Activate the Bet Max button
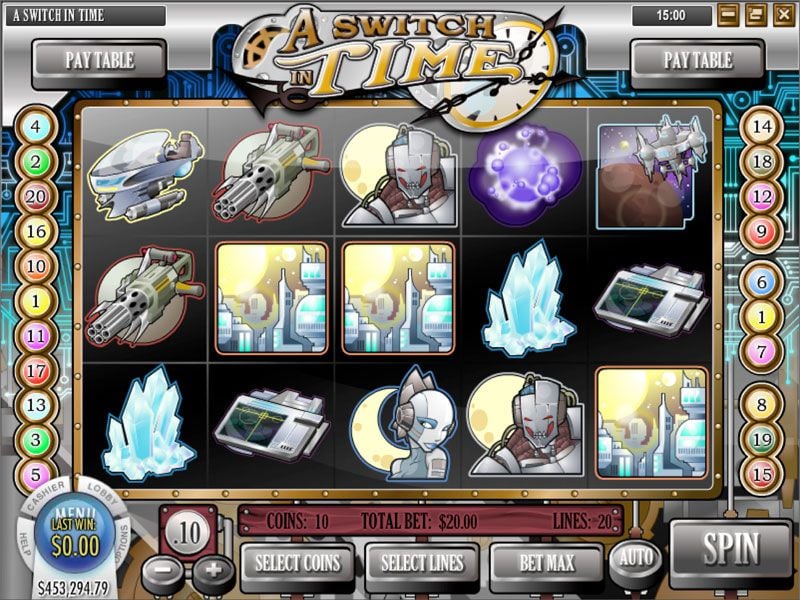Viewport: 800px width, 600px height. [546, 562]
